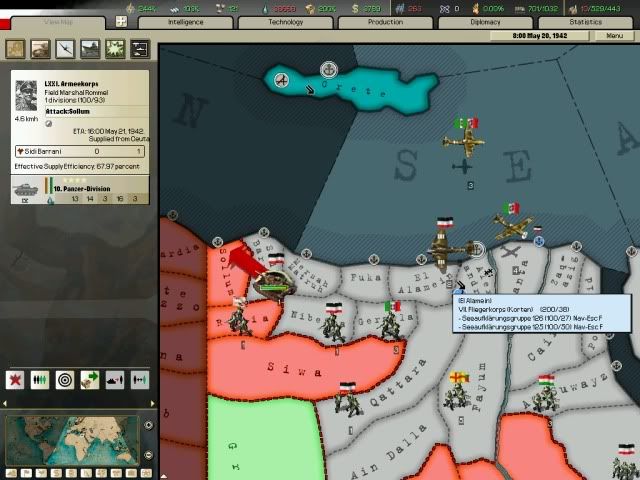640x480 pixels.
Task: Go to the Diplomacy tab
Action: click(486, 21)
